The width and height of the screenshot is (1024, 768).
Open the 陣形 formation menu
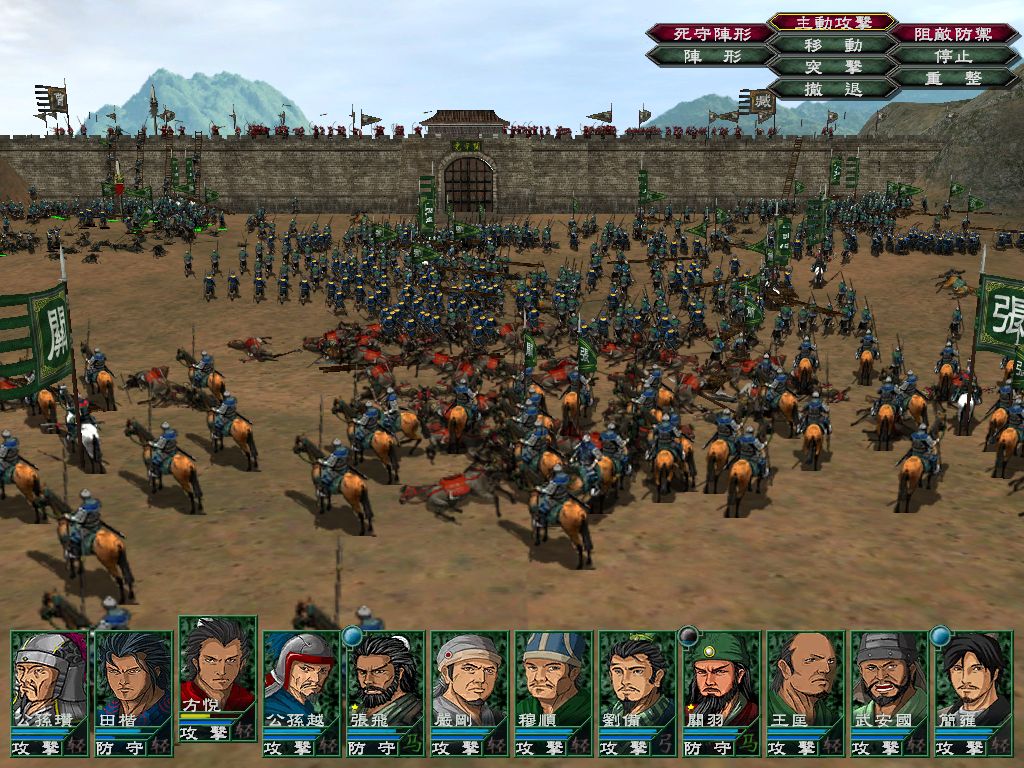point(710,56)
